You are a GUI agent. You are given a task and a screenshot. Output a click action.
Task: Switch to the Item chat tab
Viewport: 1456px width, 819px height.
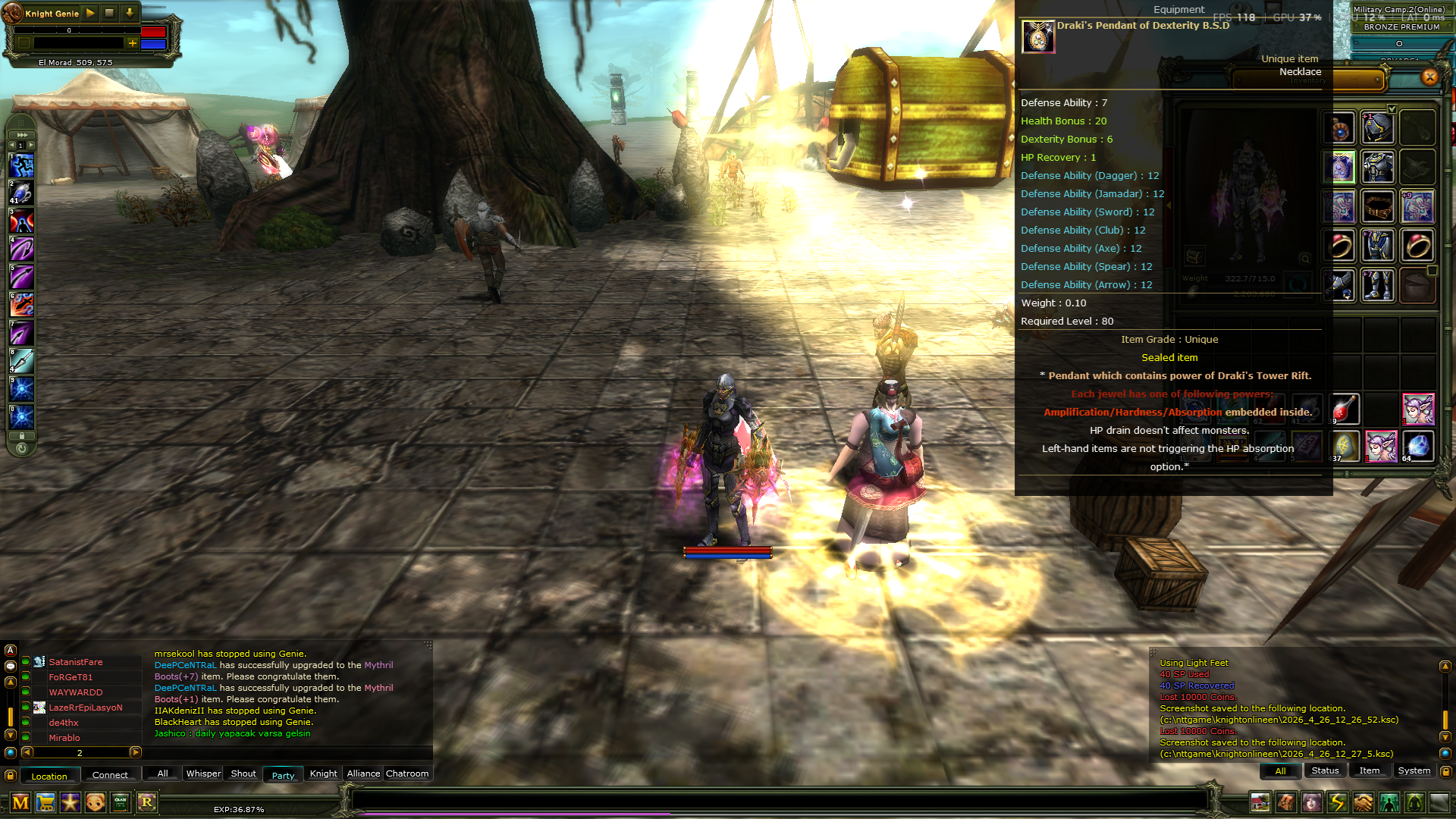pyautogui.click(x=1370, y=770)
